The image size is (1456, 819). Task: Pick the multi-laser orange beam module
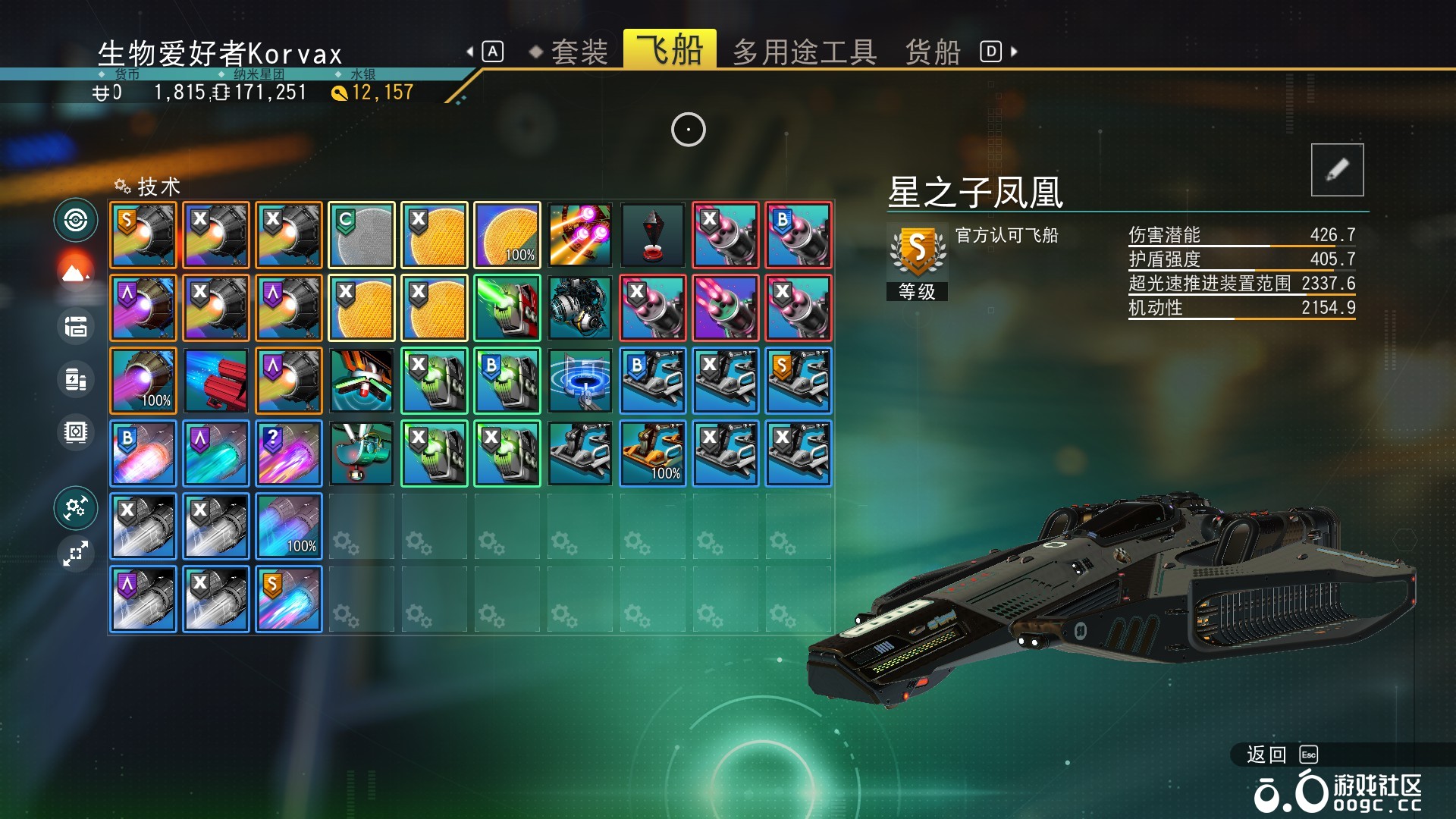pyautogui.click(x=580, y=235)
